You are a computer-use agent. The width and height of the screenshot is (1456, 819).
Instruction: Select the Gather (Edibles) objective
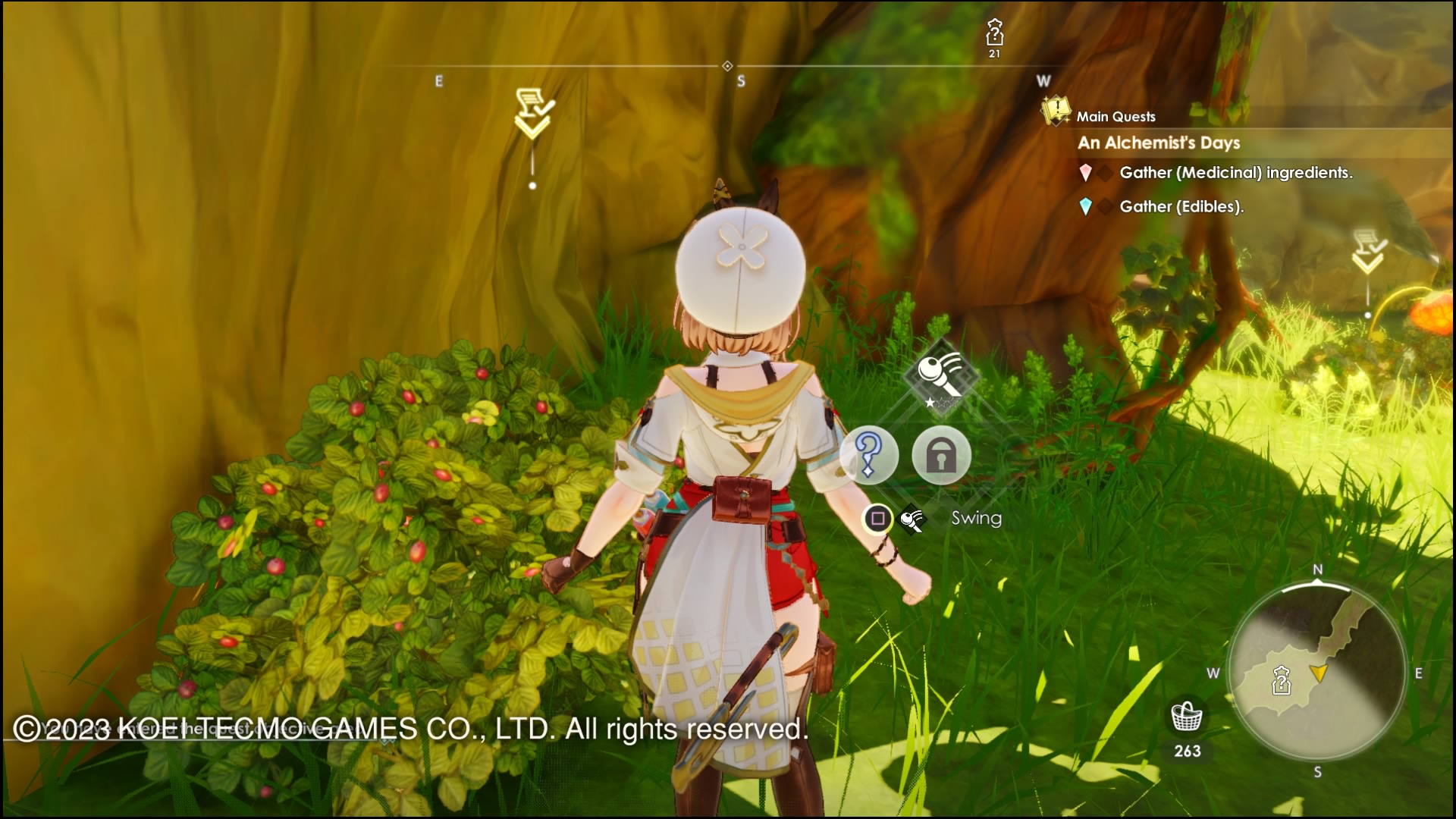pos(1181,206)
